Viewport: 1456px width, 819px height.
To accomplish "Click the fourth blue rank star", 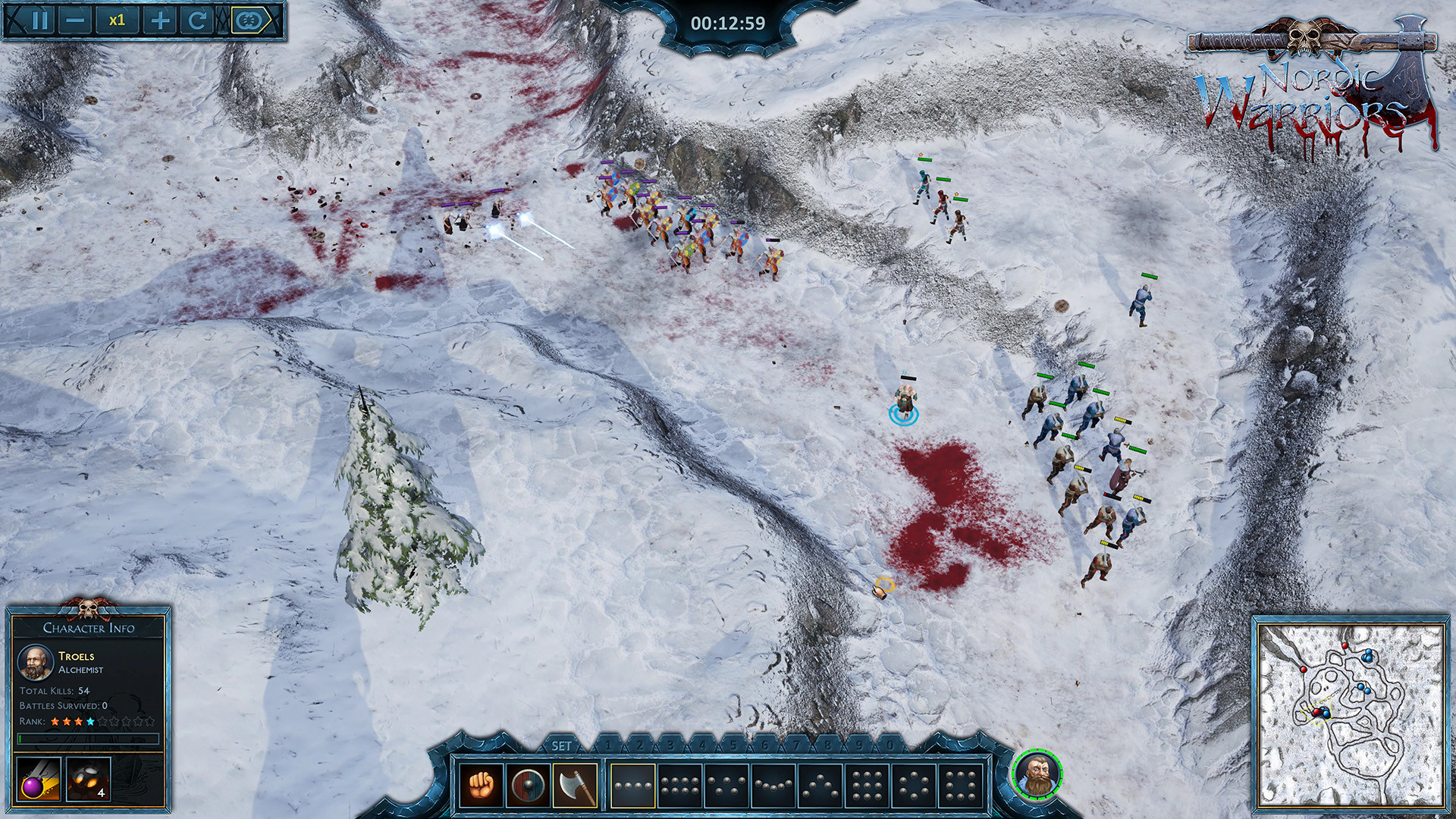I will click(90, 721).
